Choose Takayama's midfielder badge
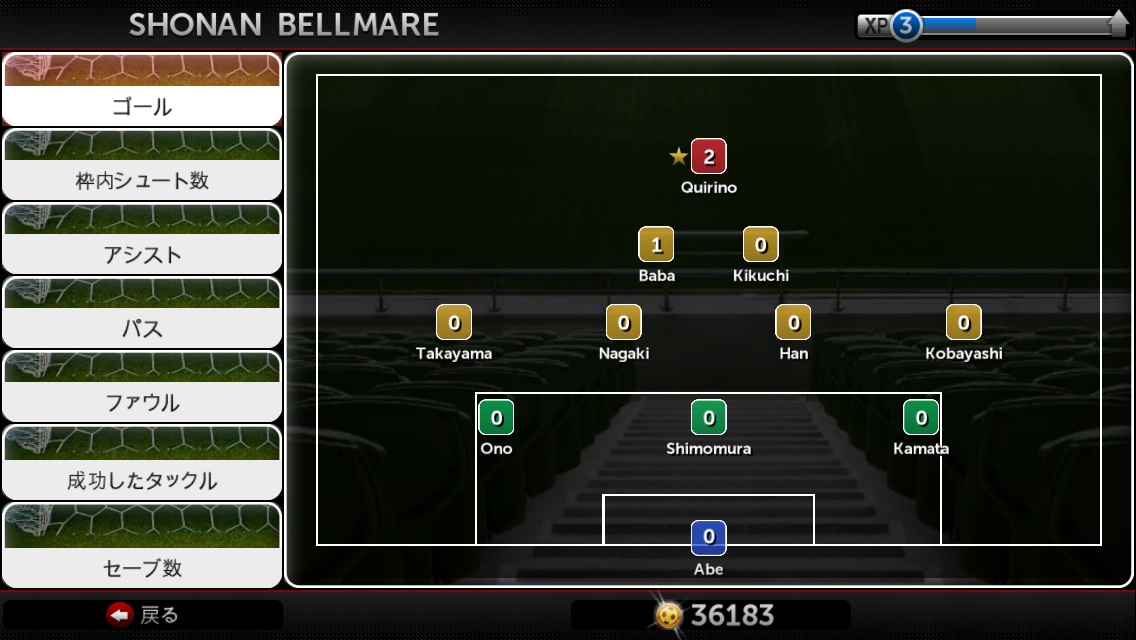The width and height of the screenshot is (1136, 640). coord(454,323)
